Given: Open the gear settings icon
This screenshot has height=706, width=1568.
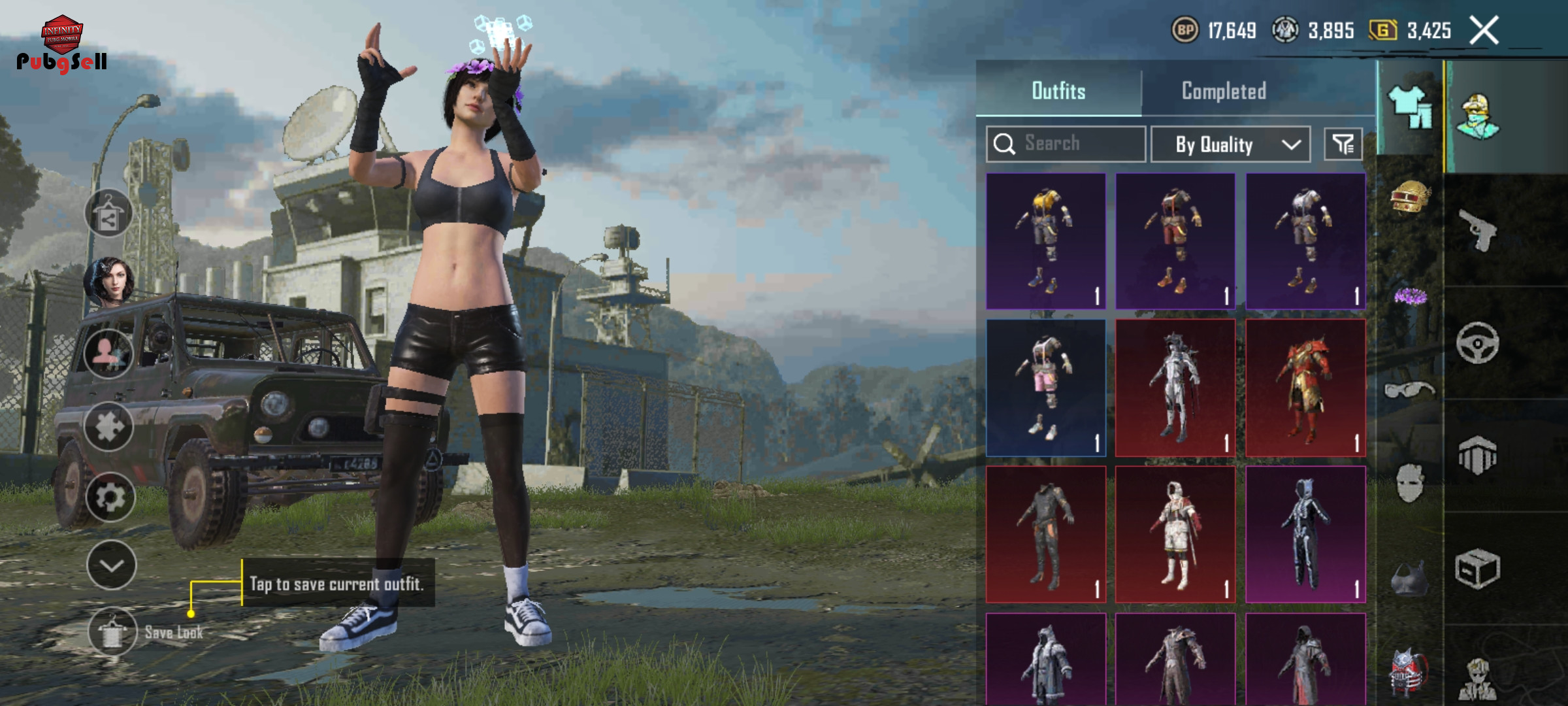Looking at the screenshot, I should click(x=110, y=497).
